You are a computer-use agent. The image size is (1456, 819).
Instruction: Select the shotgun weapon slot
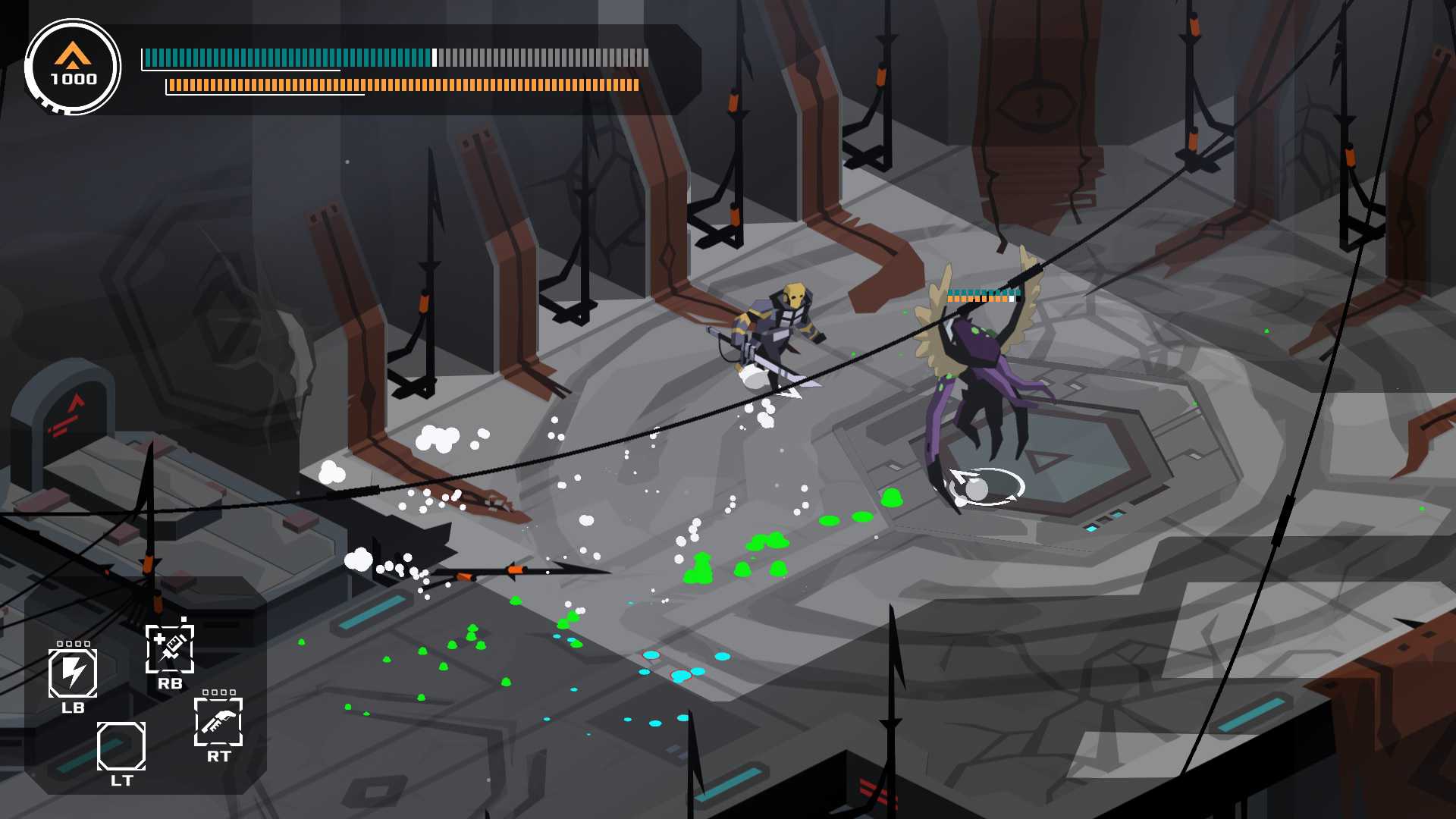point(218,721)
